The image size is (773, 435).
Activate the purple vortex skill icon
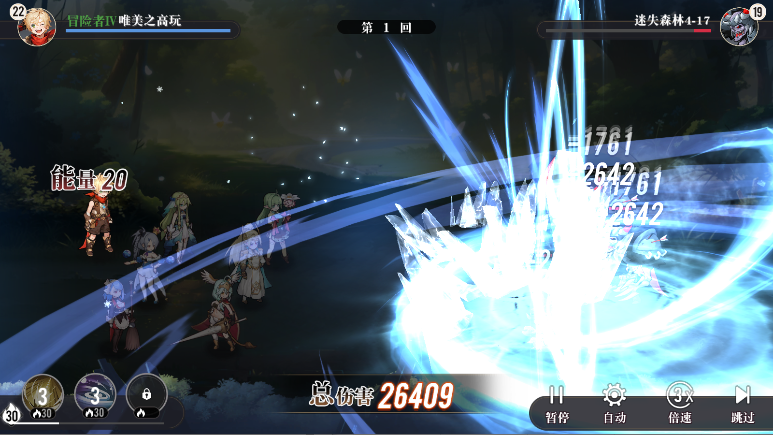tap(95, 394)
